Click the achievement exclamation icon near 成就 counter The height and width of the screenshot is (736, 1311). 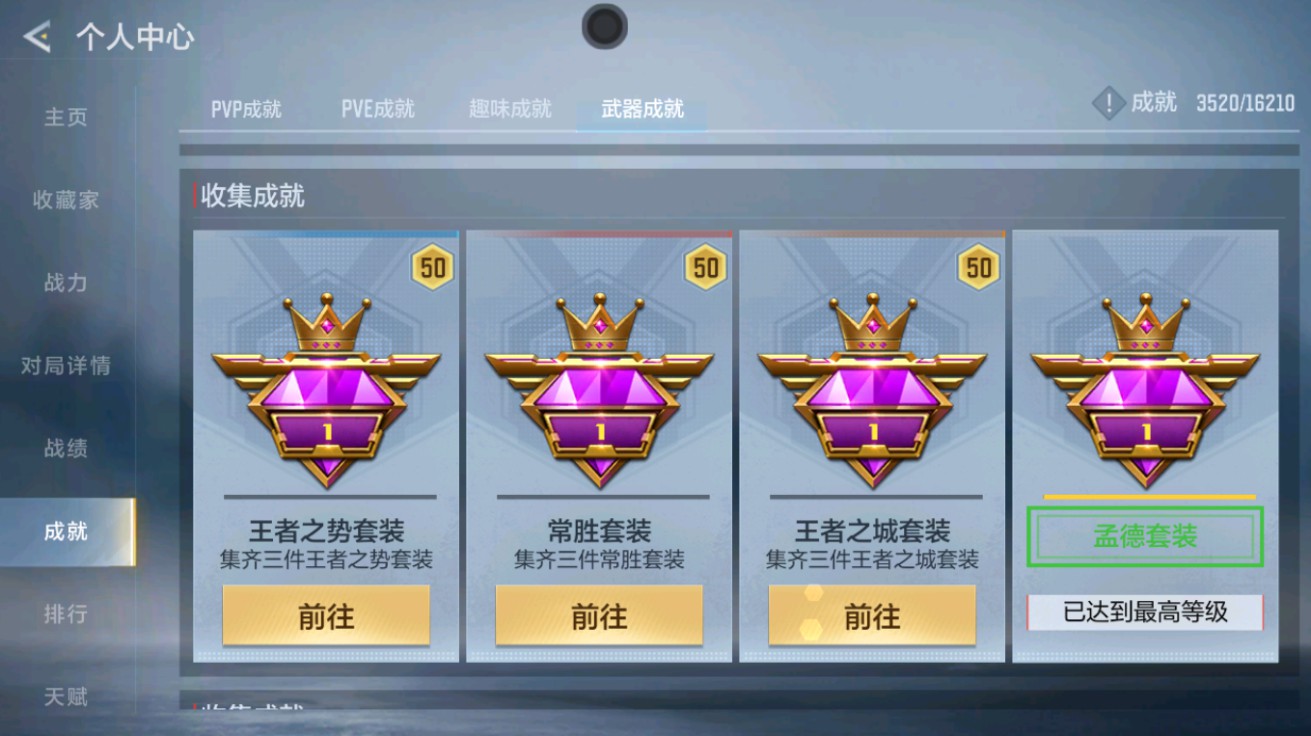click(x=1107, y=102)
